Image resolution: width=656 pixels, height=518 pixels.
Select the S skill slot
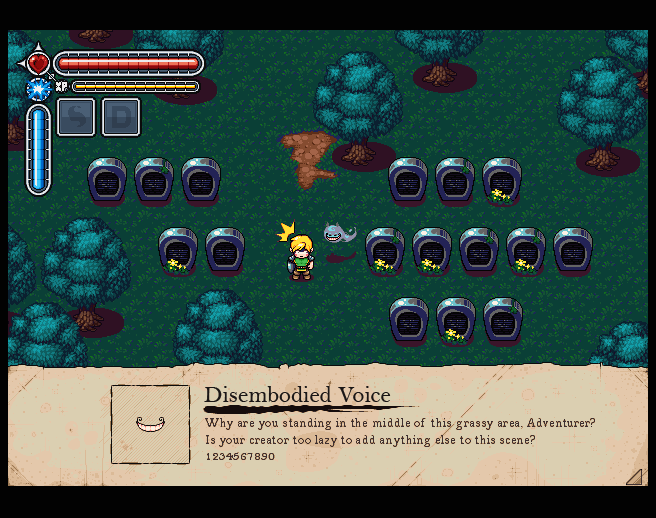click(x=76, y=117)
